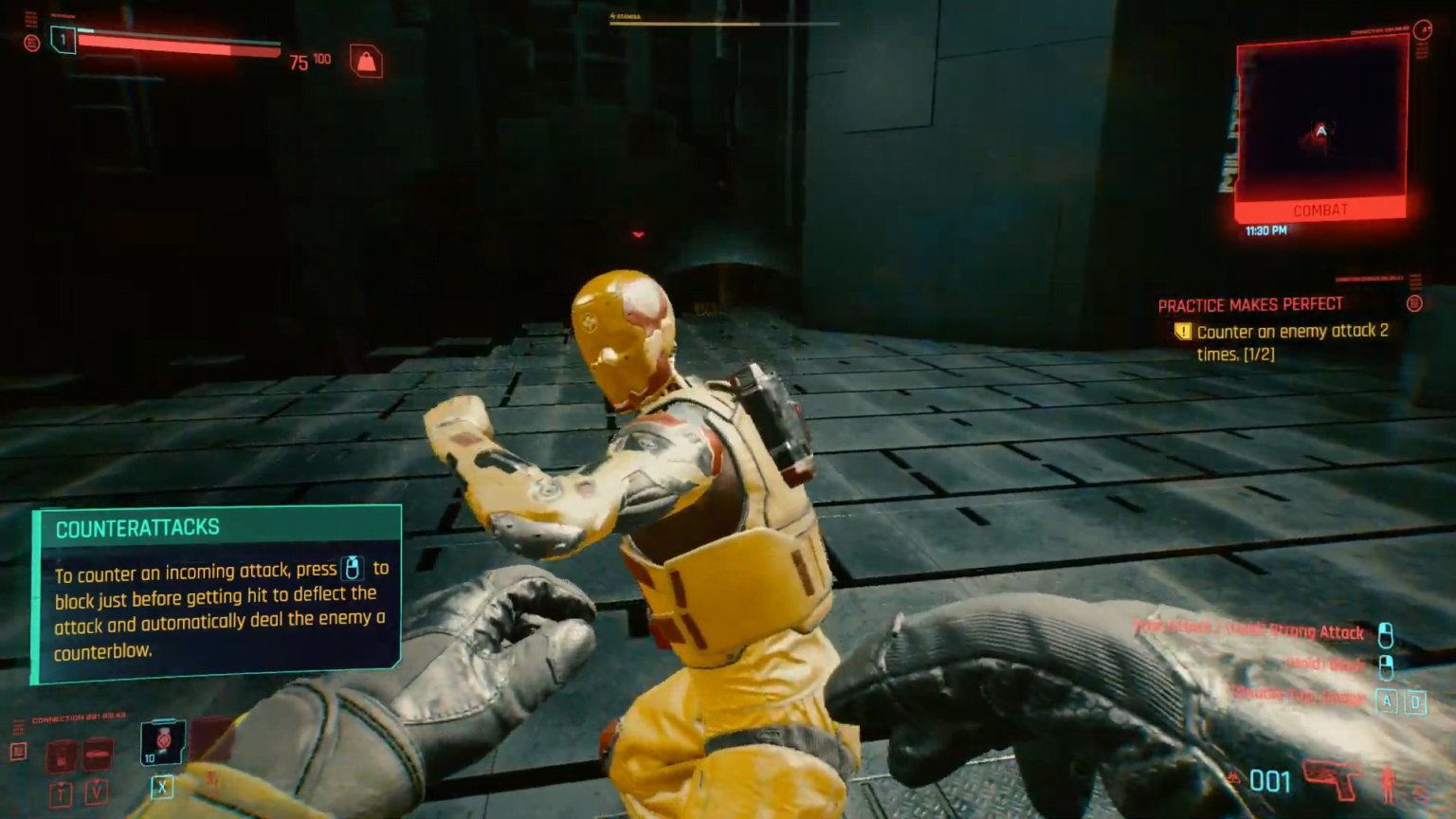Click the healing item bound to X
1456x819 pixels.
click(x=163, y=742)
